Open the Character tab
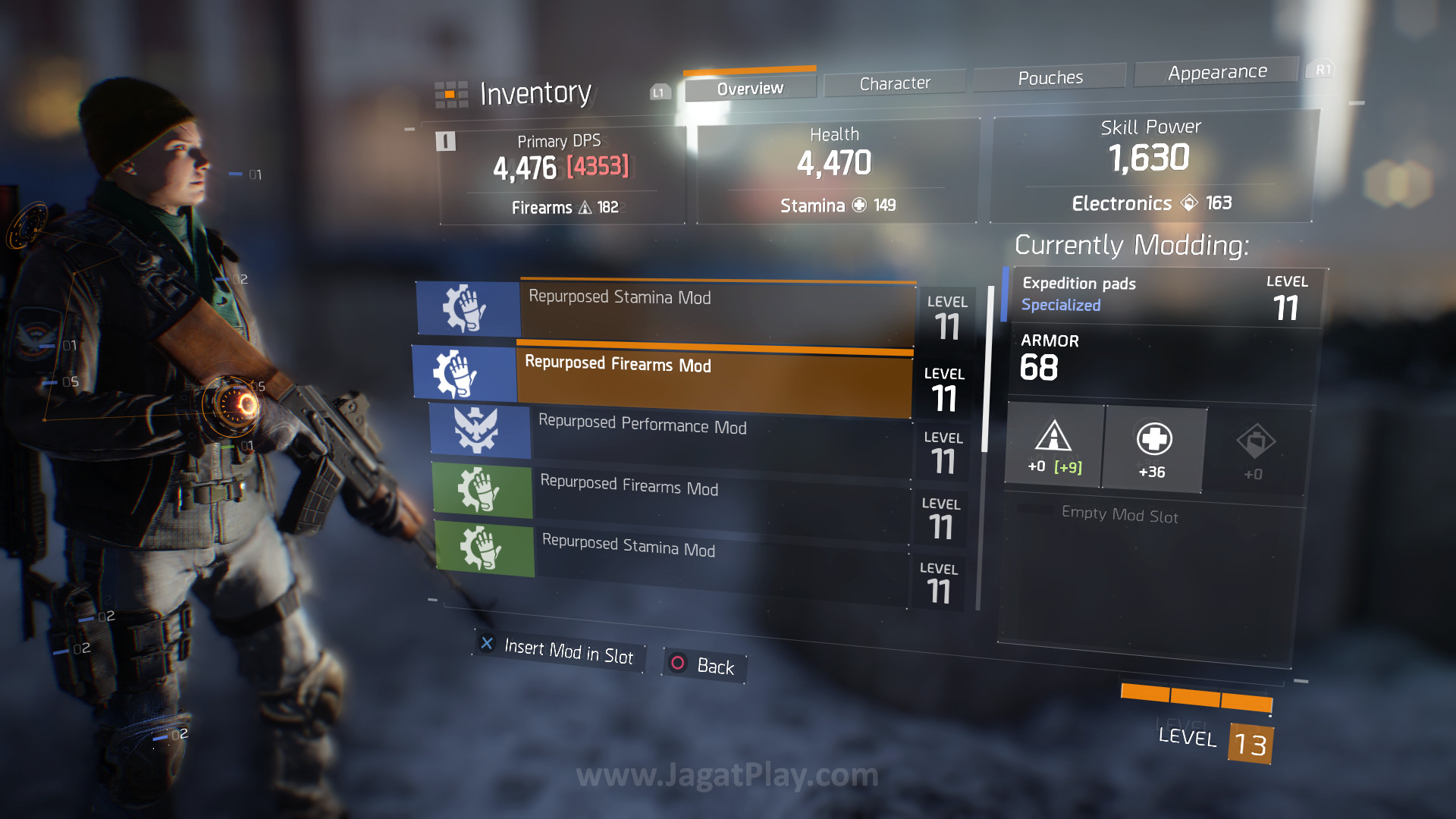This screenshot has height=819, width=1456. pos(895,83)
